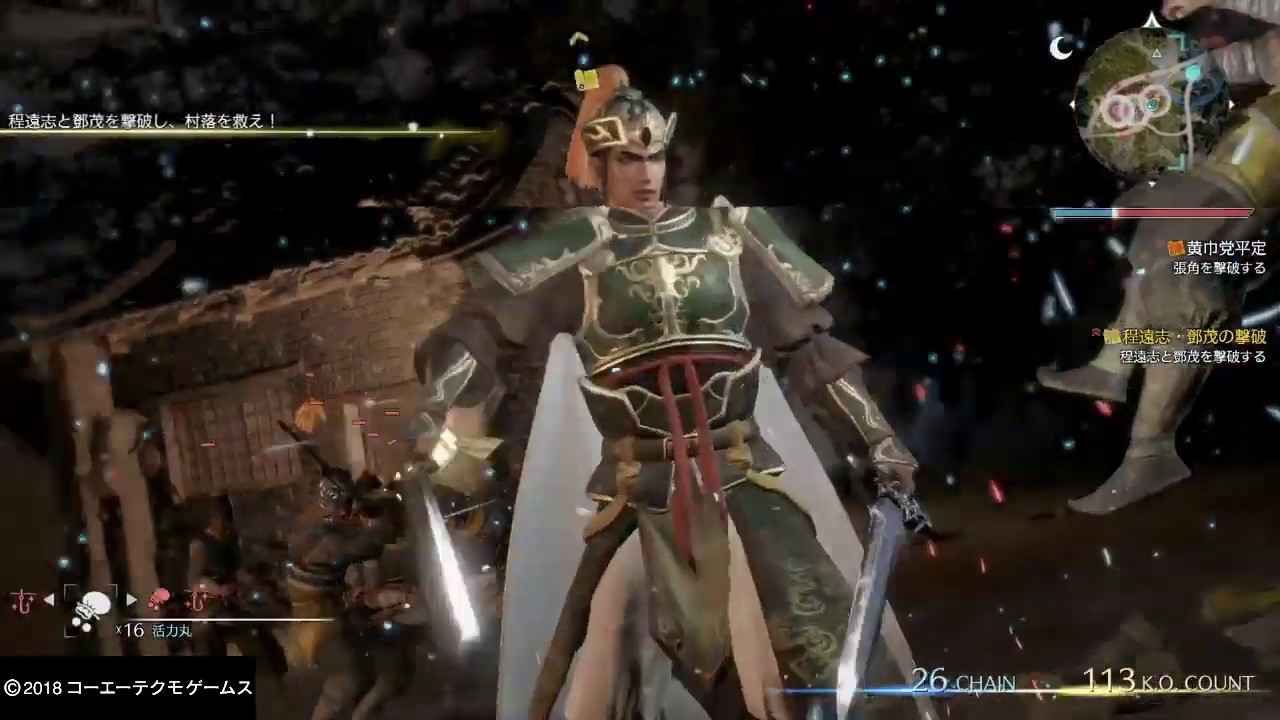Image resolution: width=1280 pixels, height=720 pixels.
Task: Select the pink recovery item in the hotbar
Action: (158, 598)
